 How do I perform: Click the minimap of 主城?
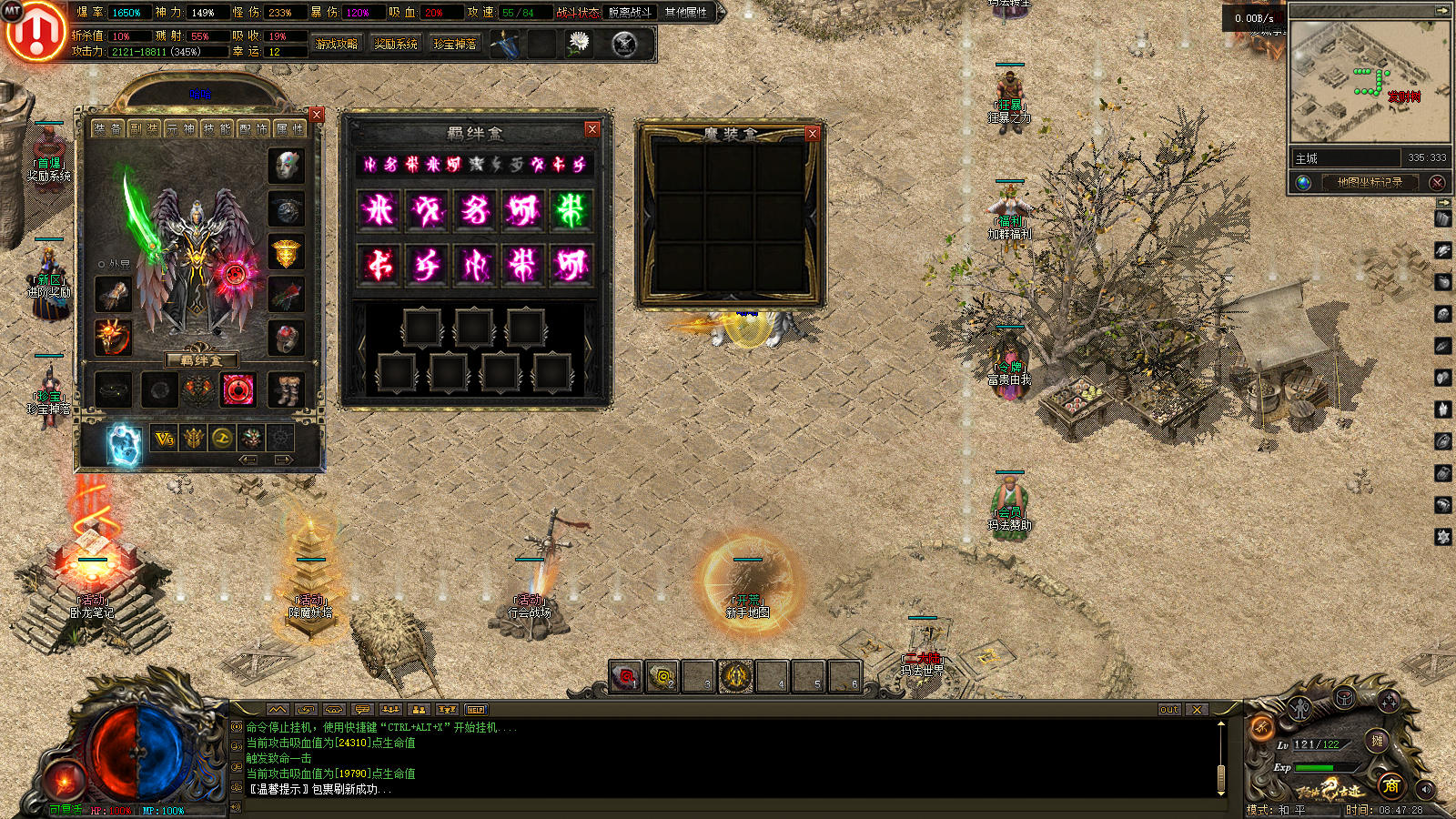pyautogui.click(x=1370, y=80)
